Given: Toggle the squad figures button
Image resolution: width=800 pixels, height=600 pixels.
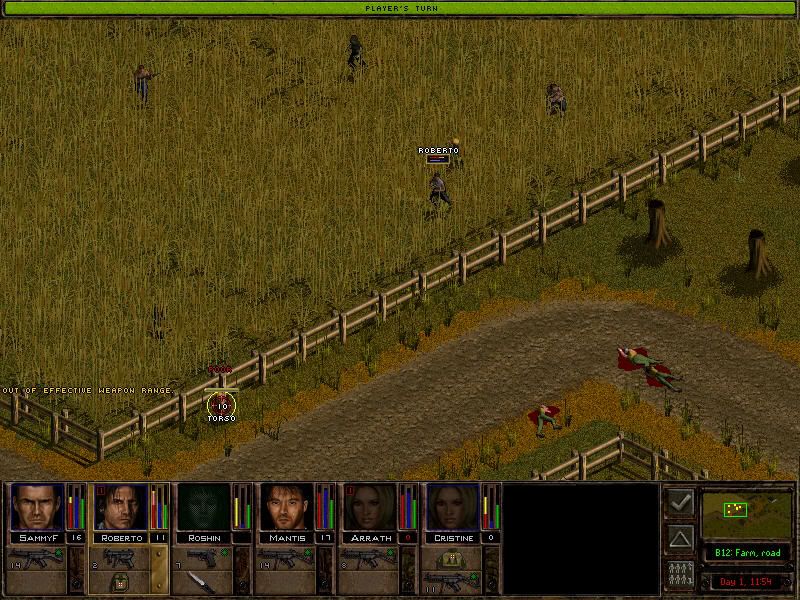Looking at the screenshot, I should pos(680,575).
